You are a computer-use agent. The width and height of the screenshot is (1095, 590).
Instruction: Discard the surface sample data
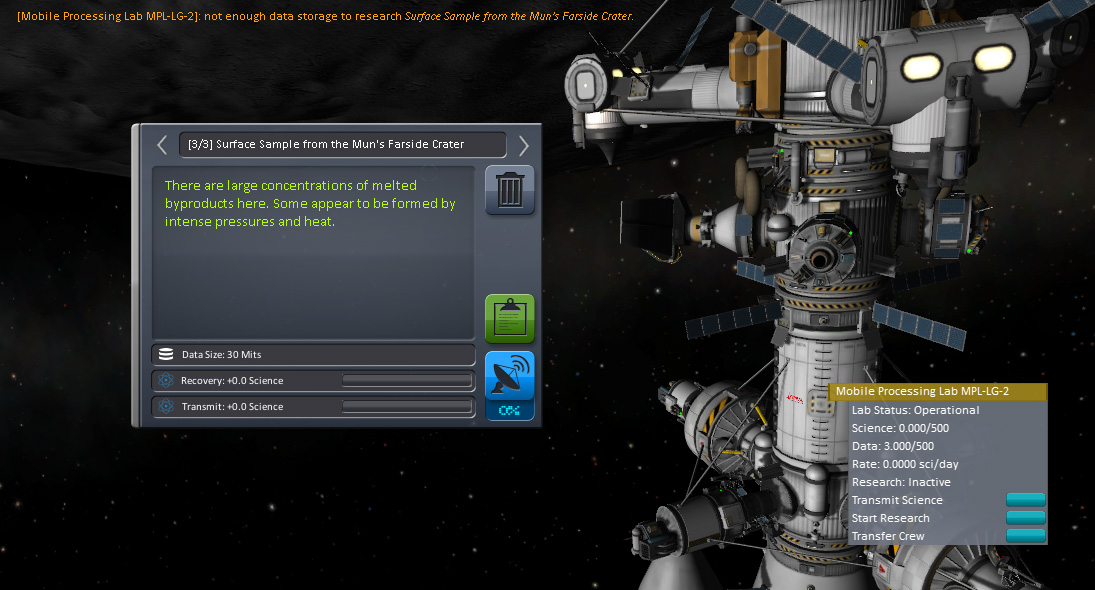(510, 190)
